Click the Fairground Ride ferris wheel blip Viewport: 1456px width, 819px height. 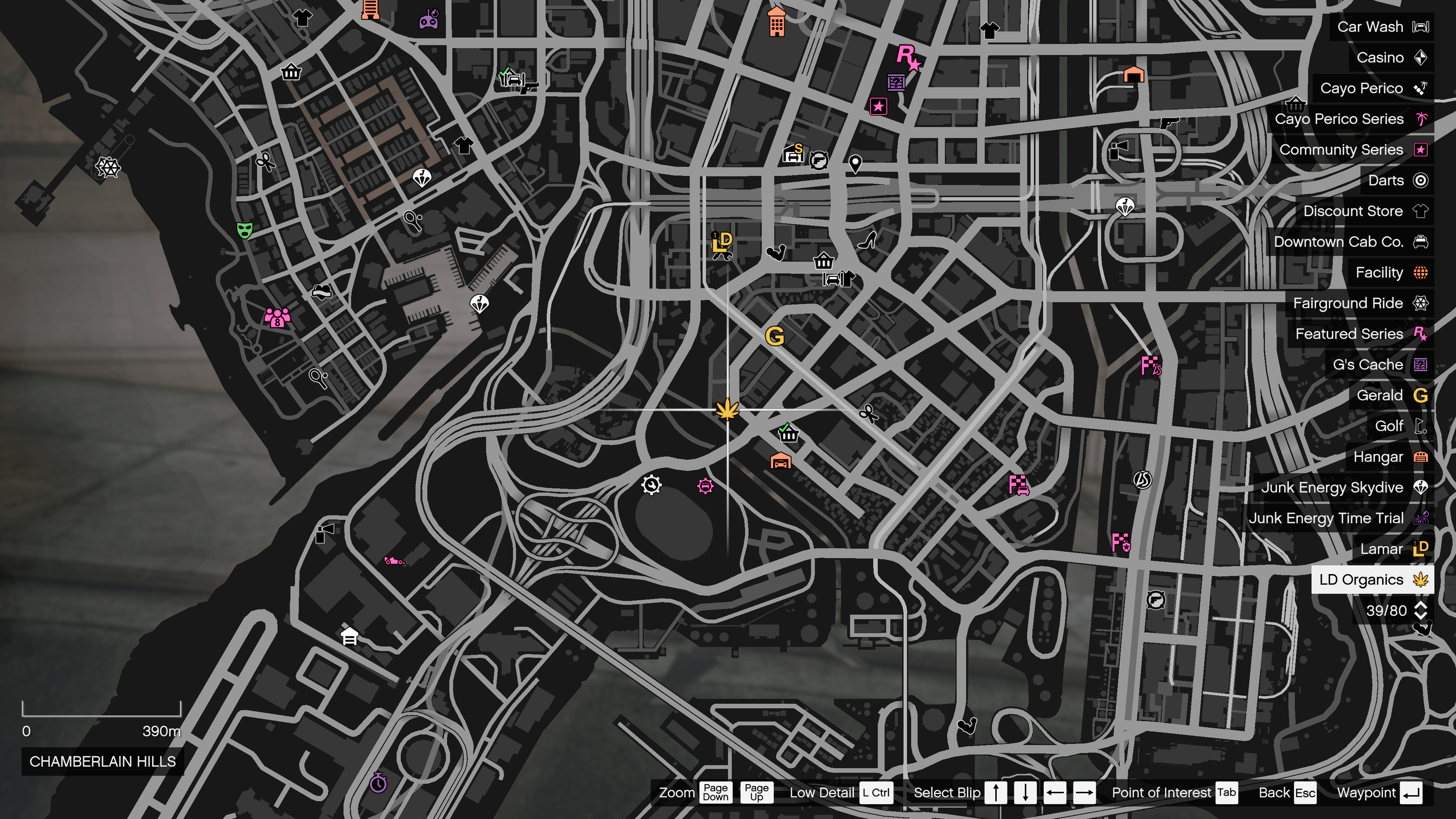(x=107, y=167)
